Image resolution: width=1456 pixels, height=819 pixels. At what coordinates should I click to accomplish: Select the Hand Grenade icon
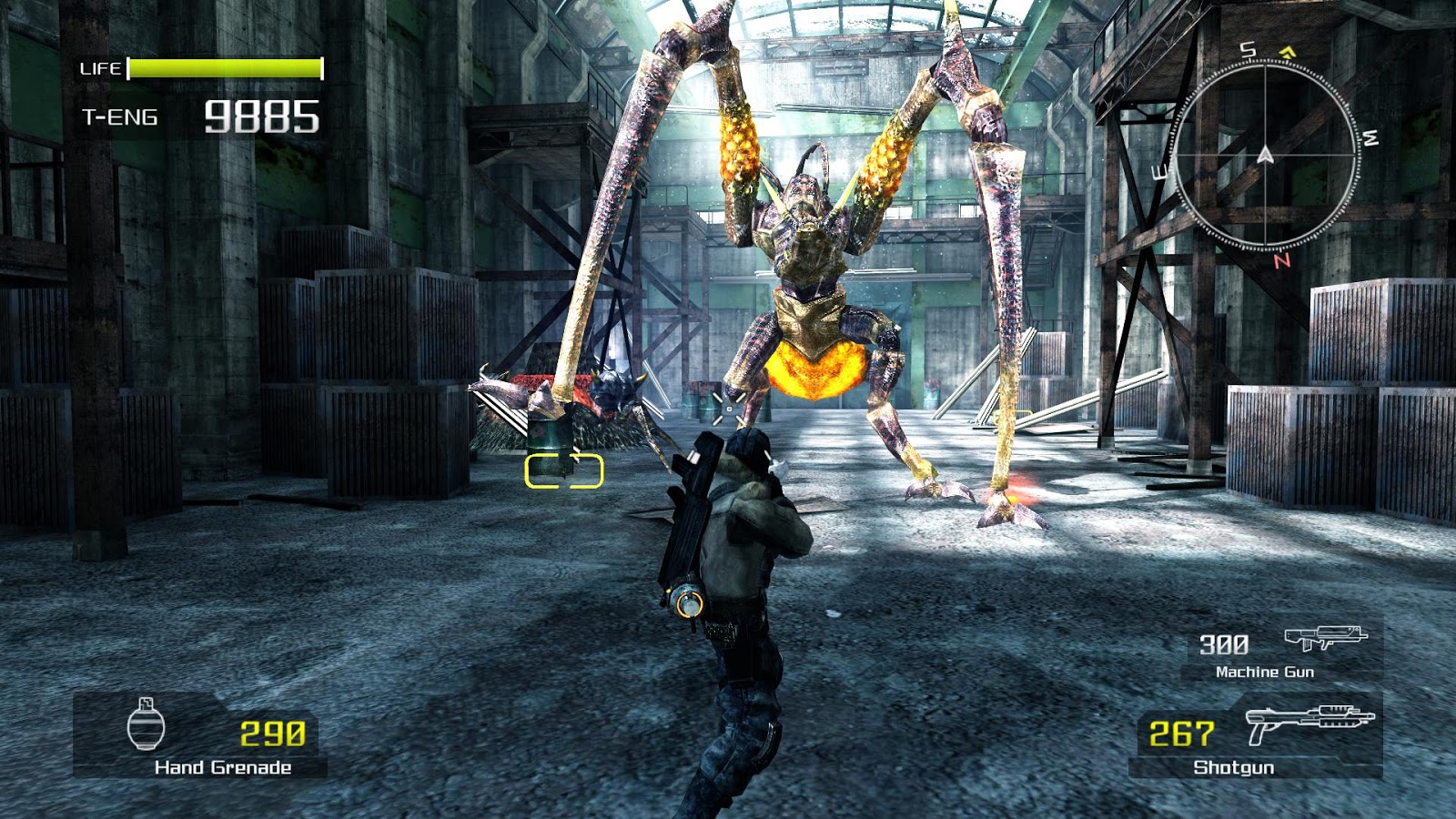click(147, 723)
